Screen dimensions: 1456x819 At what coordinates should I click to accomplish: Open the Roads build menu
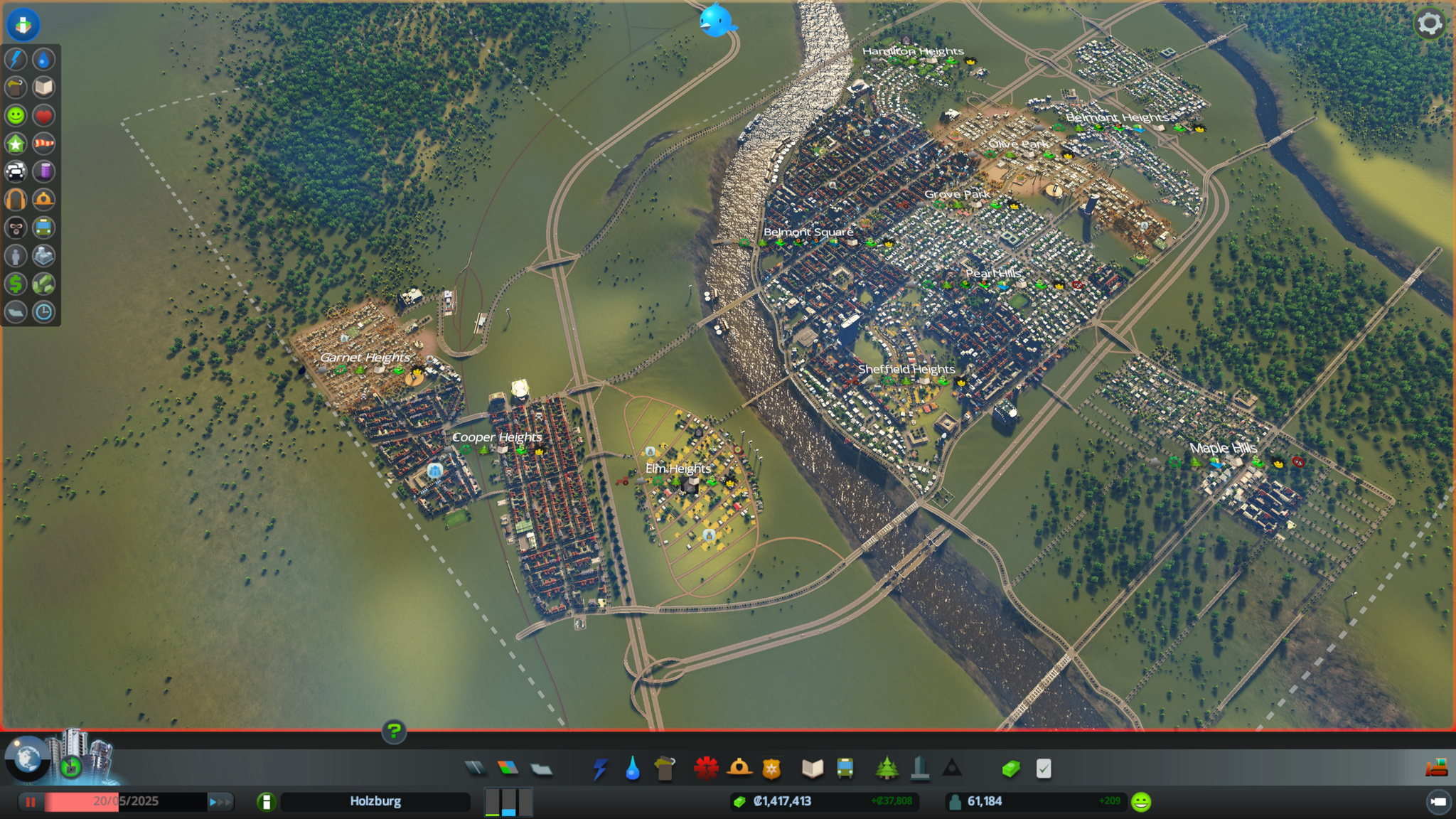476,768
